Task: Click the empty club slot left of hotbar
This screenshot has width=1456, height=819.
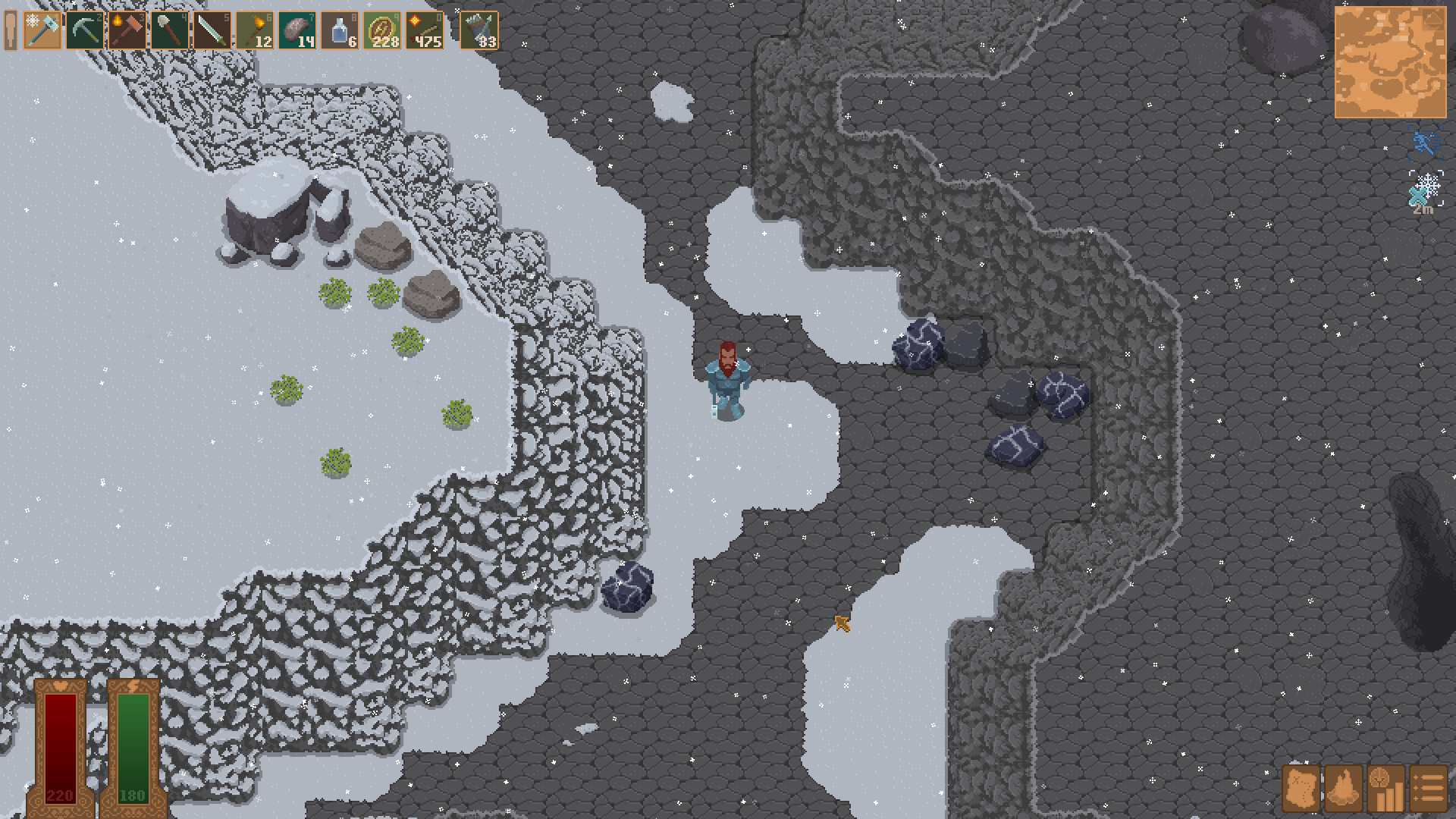Action: (x=11, y=30)
